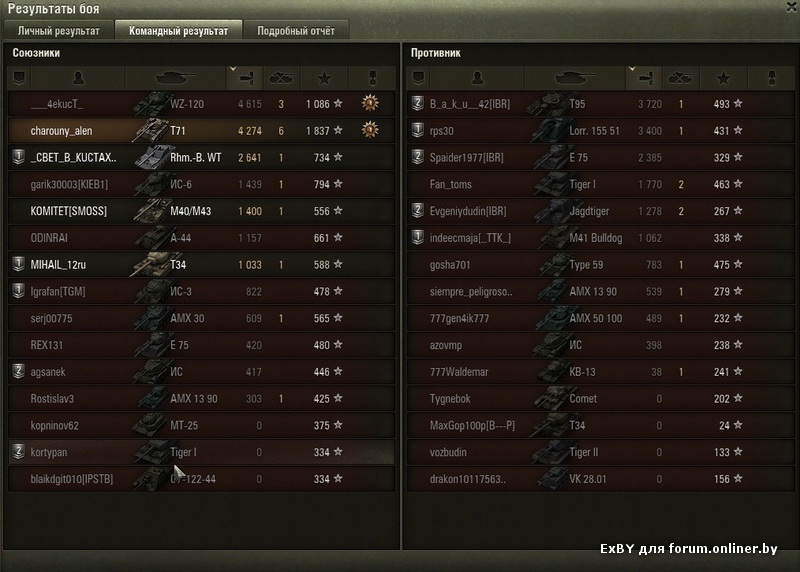
Task: Select enemy Tygnebok with Comet
Action: click(x=598, y=399)
